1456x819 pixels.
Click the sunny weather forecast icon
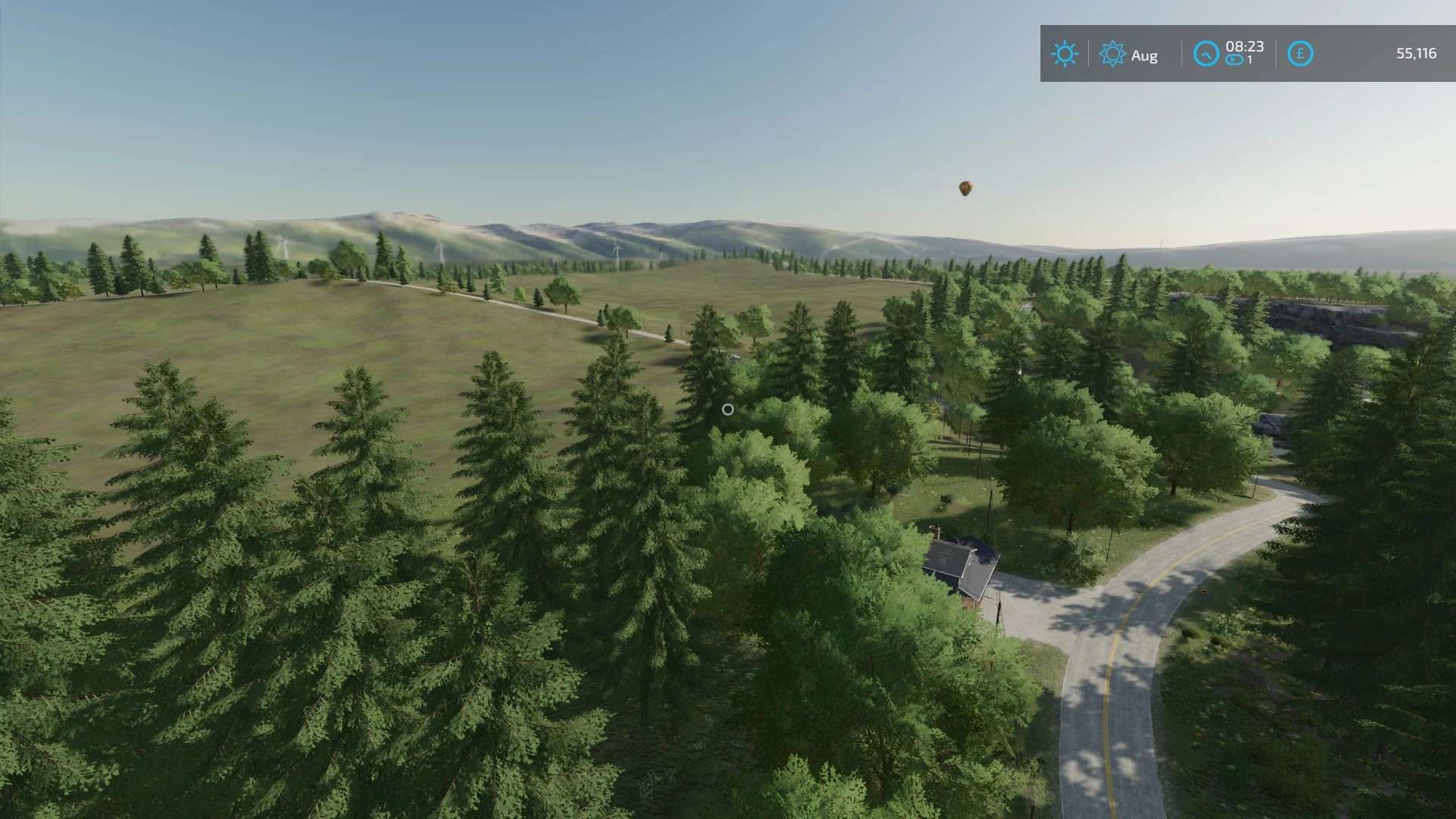pos(1064,54)
